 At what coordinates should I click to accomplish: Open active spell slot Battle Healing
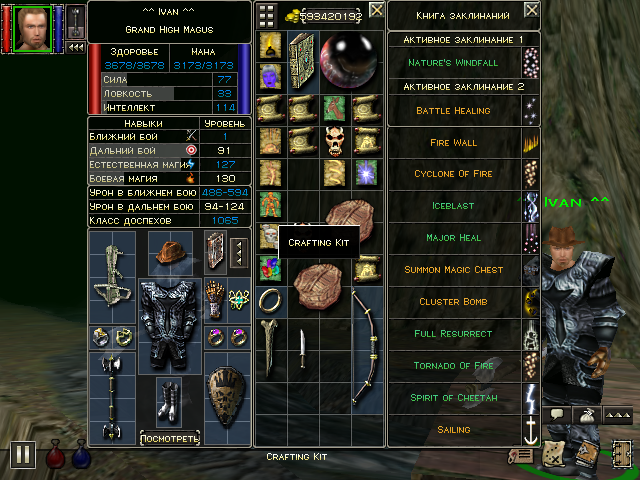tap(453, 111)
